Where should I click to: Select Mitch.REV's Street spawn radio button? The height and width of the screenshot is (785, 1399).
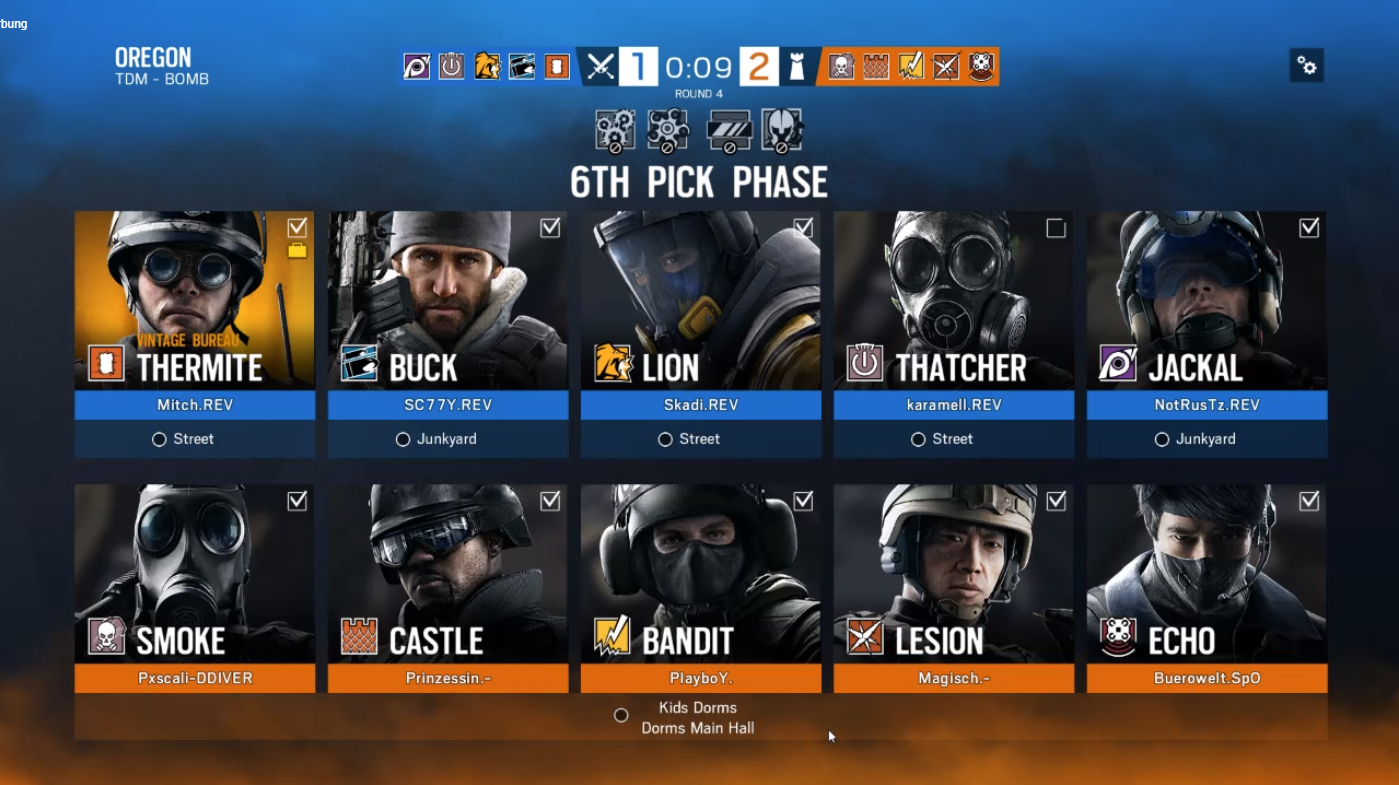159,439
